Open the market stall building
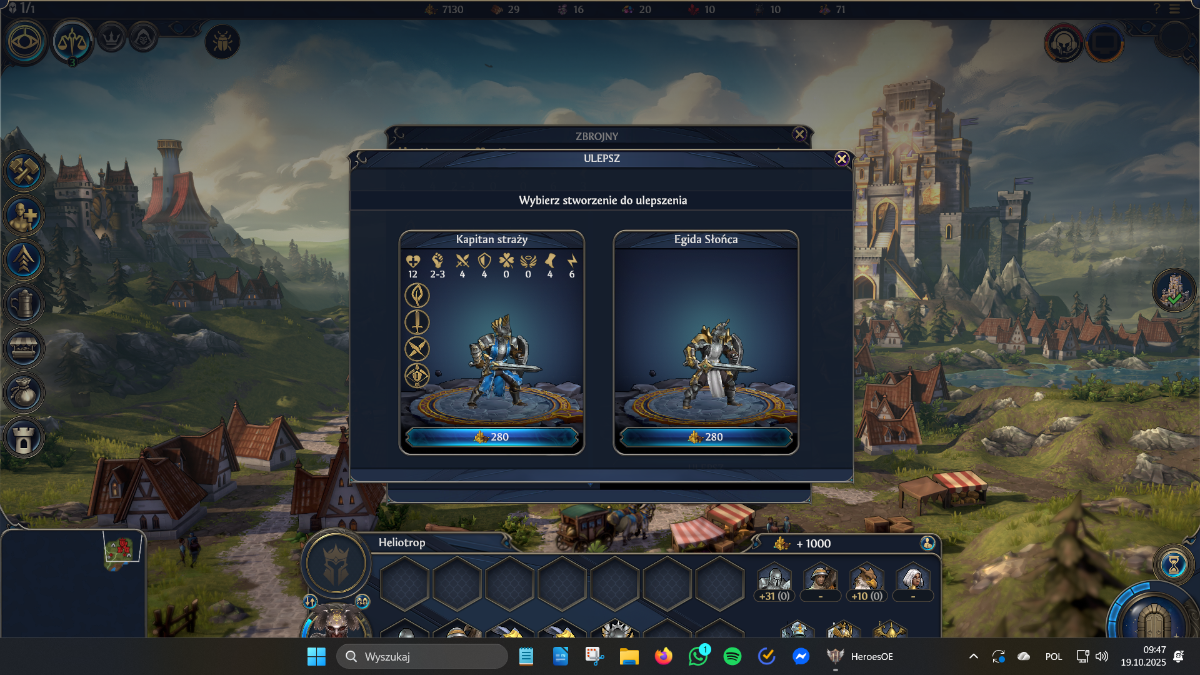The width and height of the screenshot is (1200, 675). (23, 347)
